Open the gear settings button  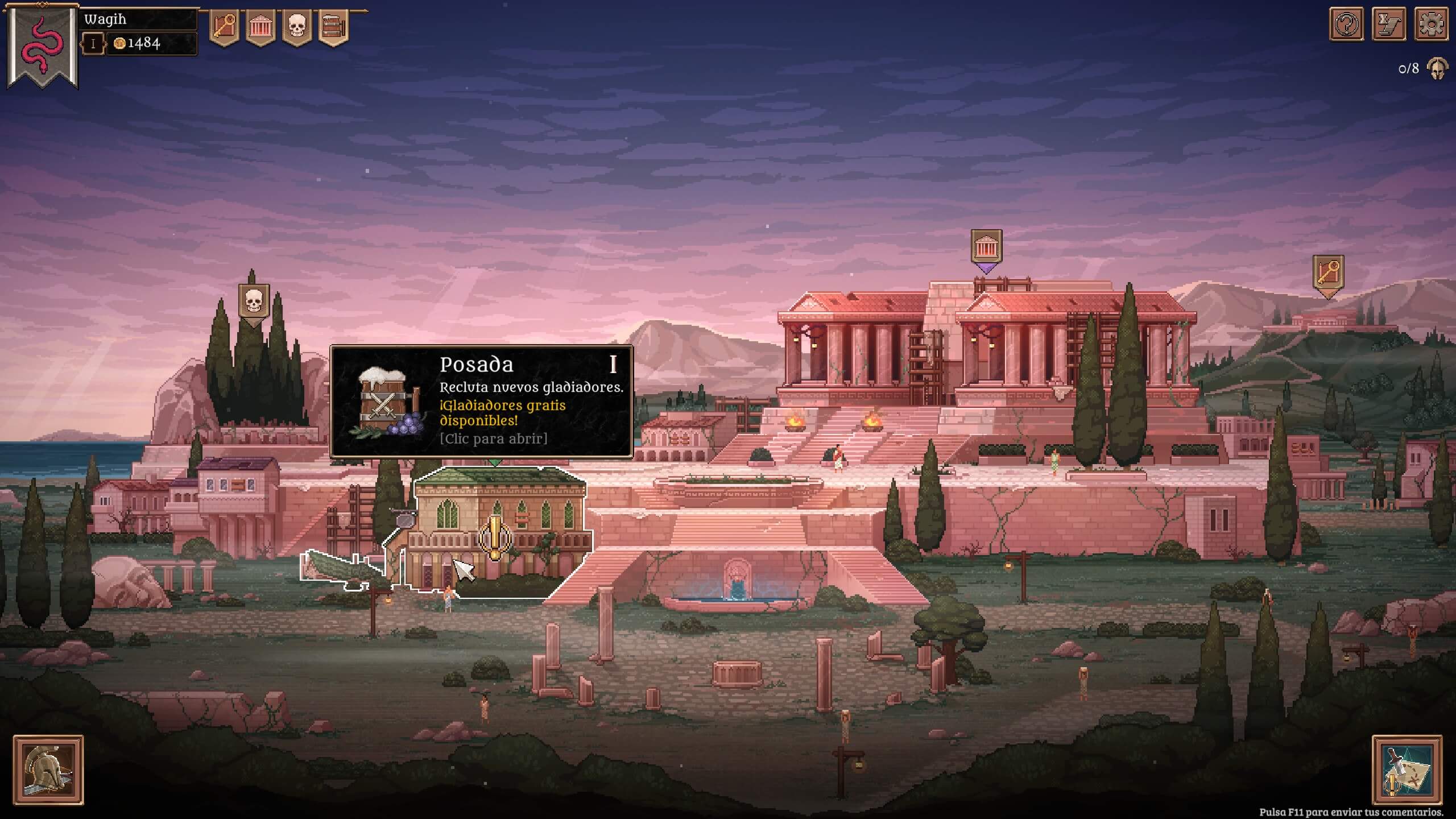(x=1431, y=24)
